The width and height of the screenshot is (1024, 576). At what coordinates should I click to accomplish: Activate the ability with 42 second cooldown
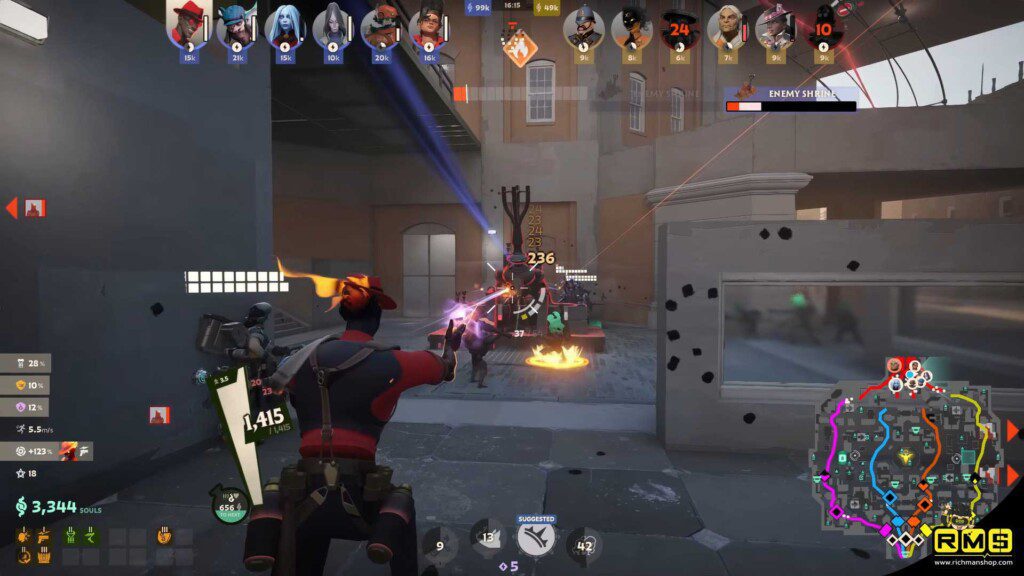click(585, 546)
